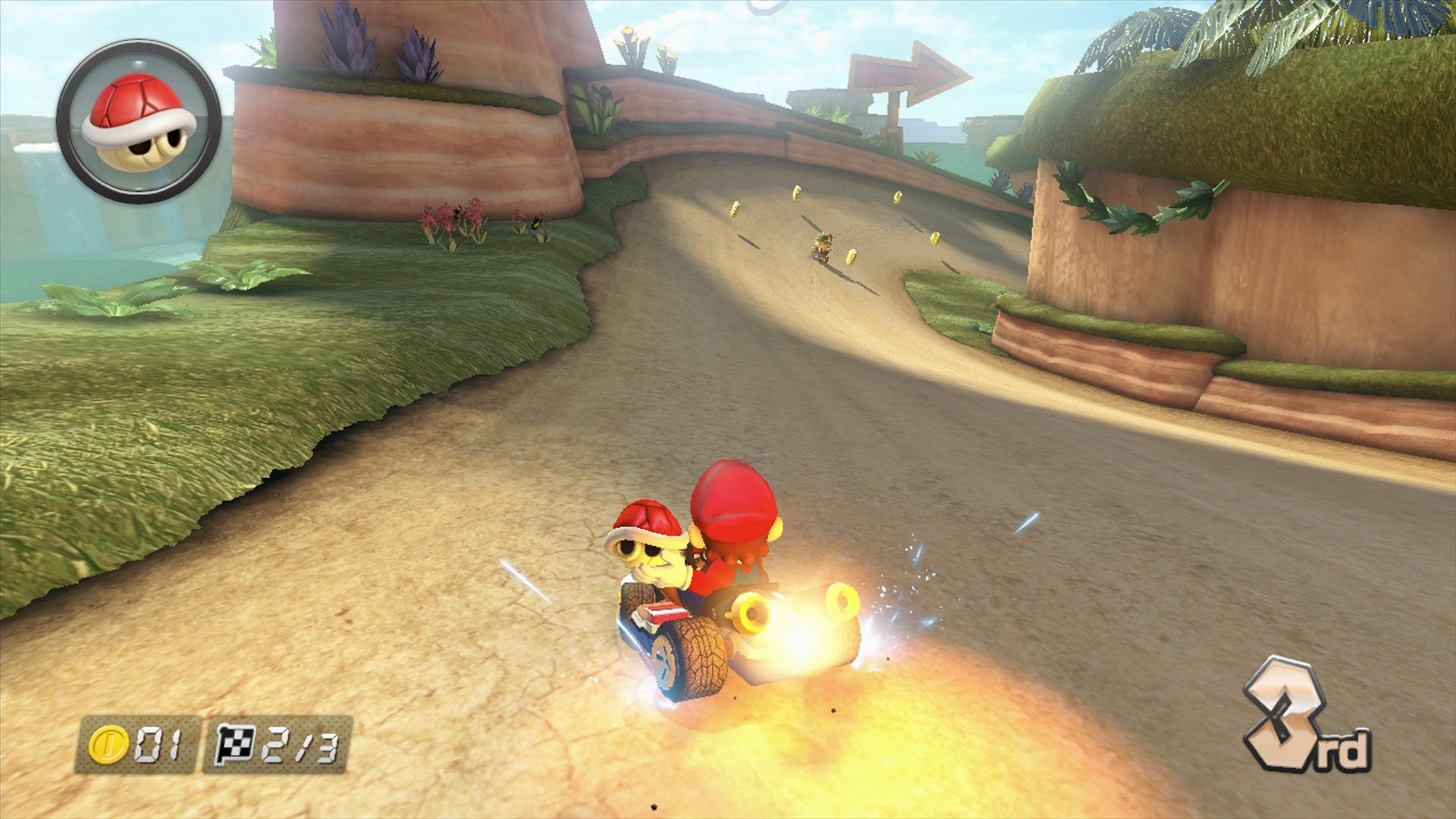Use the red shell item slot
This screenshot has height=819, width=1456.
(139, 121)
